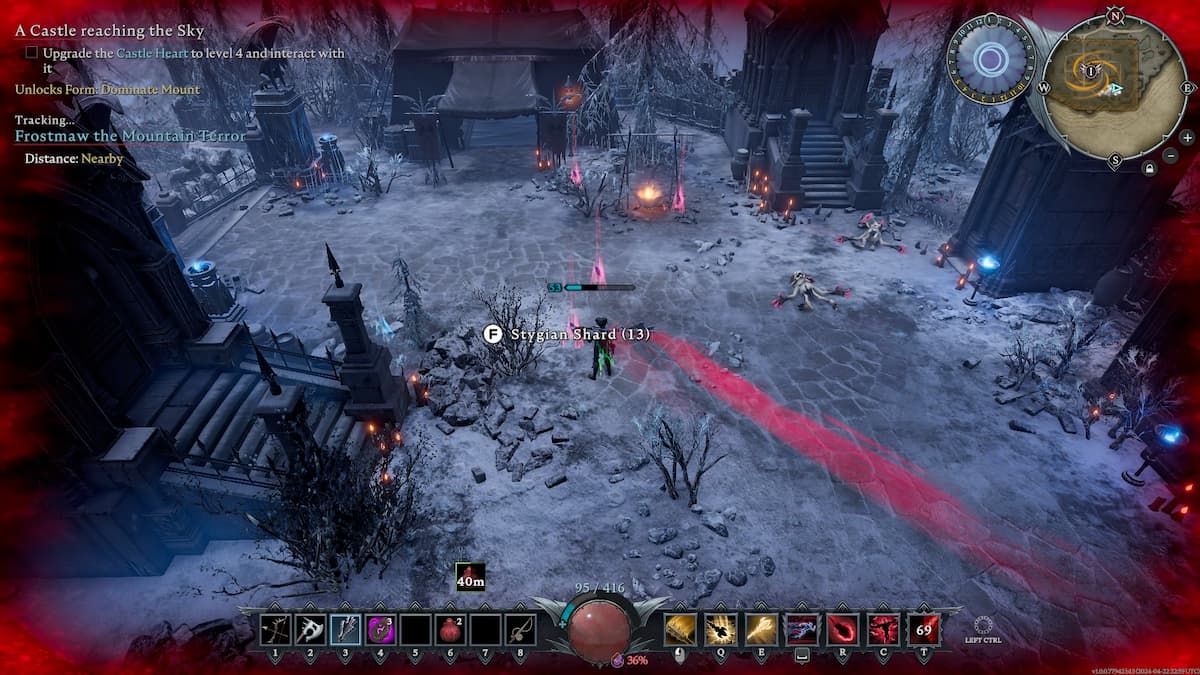1200x675 pixels.
Task: Select the fishing pole in slot 8
Action: pos(520,629)
